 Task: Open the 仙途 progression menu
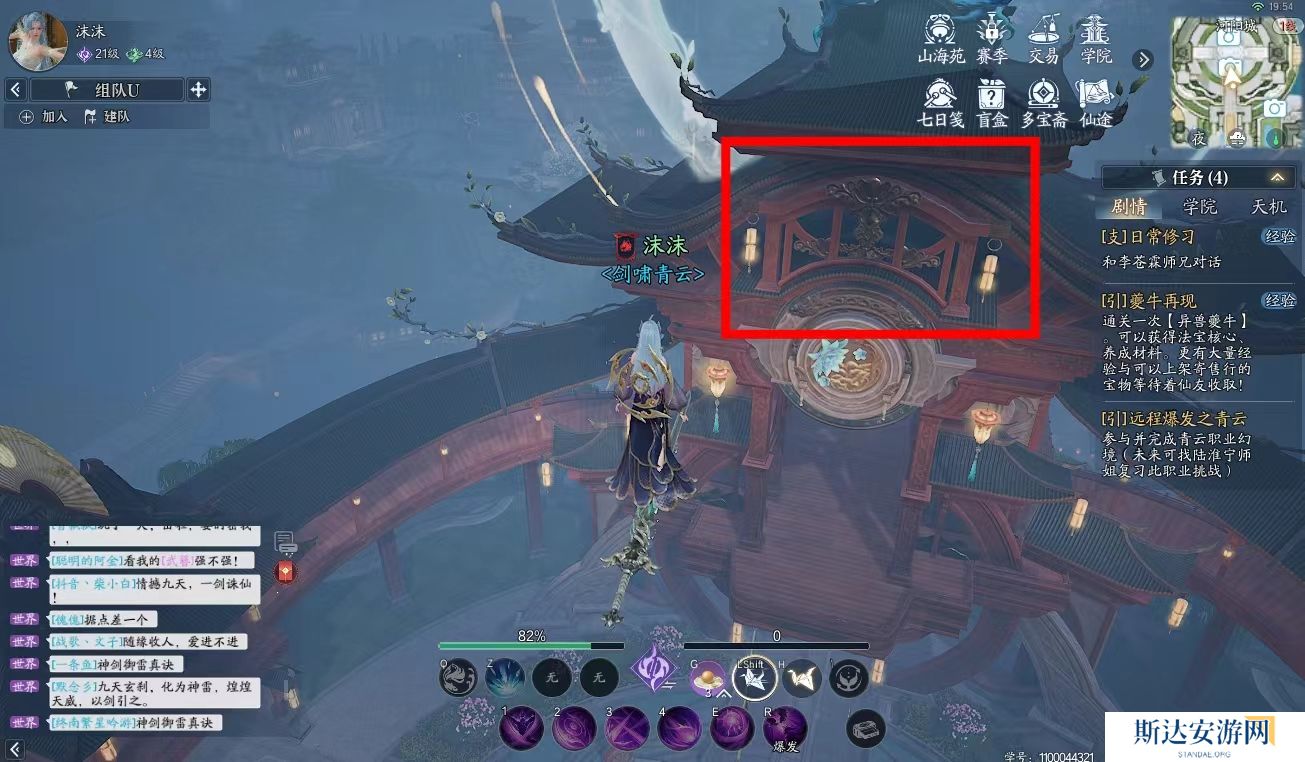tap(1095, 103)
